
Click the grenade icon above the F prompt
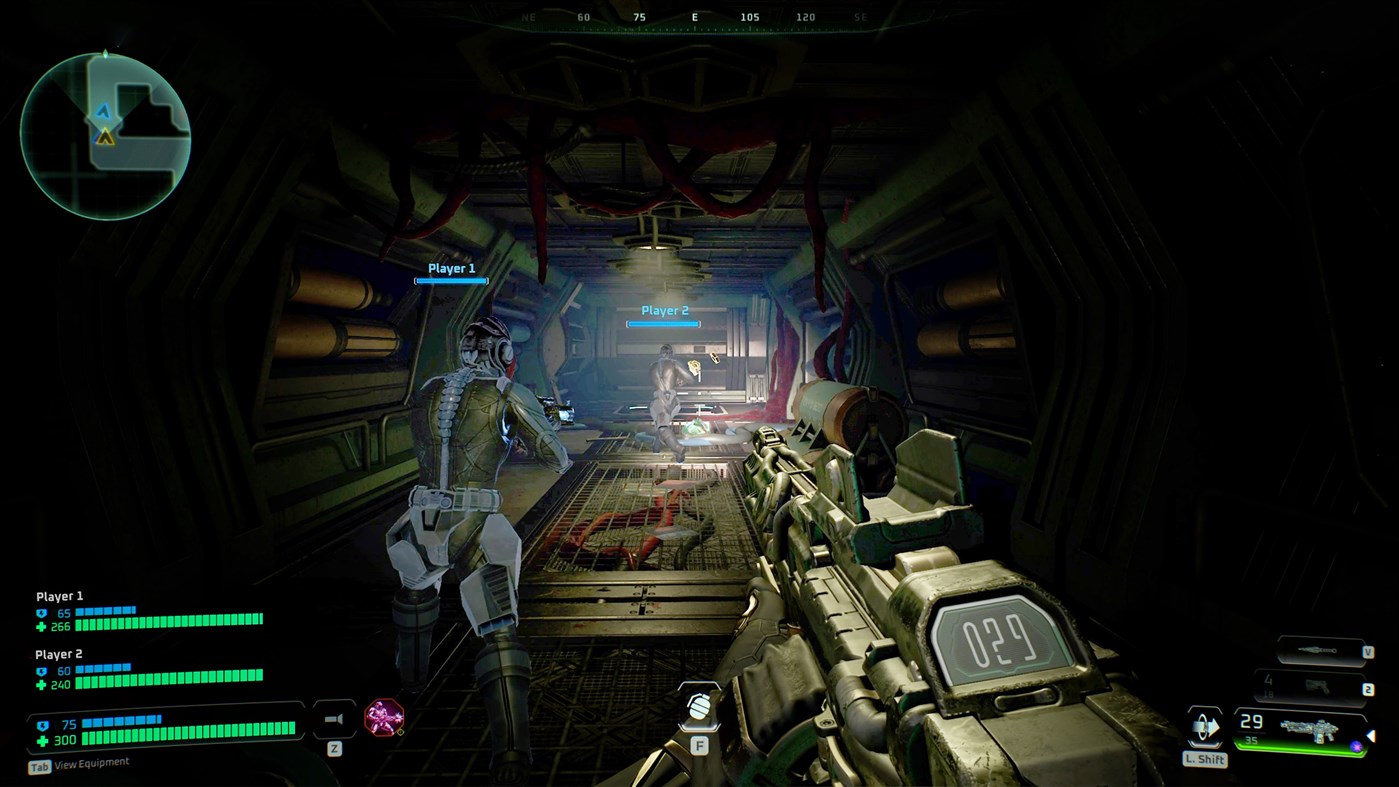(697, 705)
